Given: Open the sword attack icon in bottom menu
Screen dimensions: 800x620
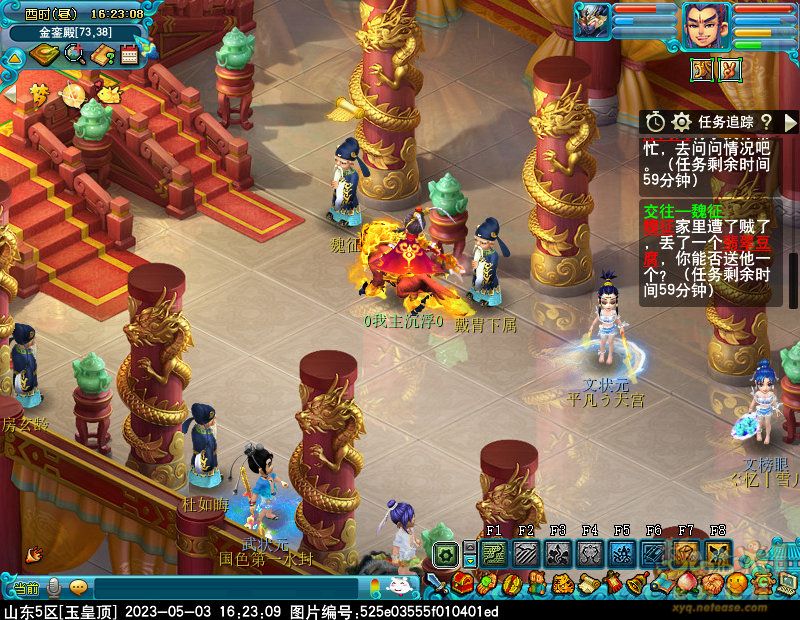Looking at the screenshot, I should [436, 583].
